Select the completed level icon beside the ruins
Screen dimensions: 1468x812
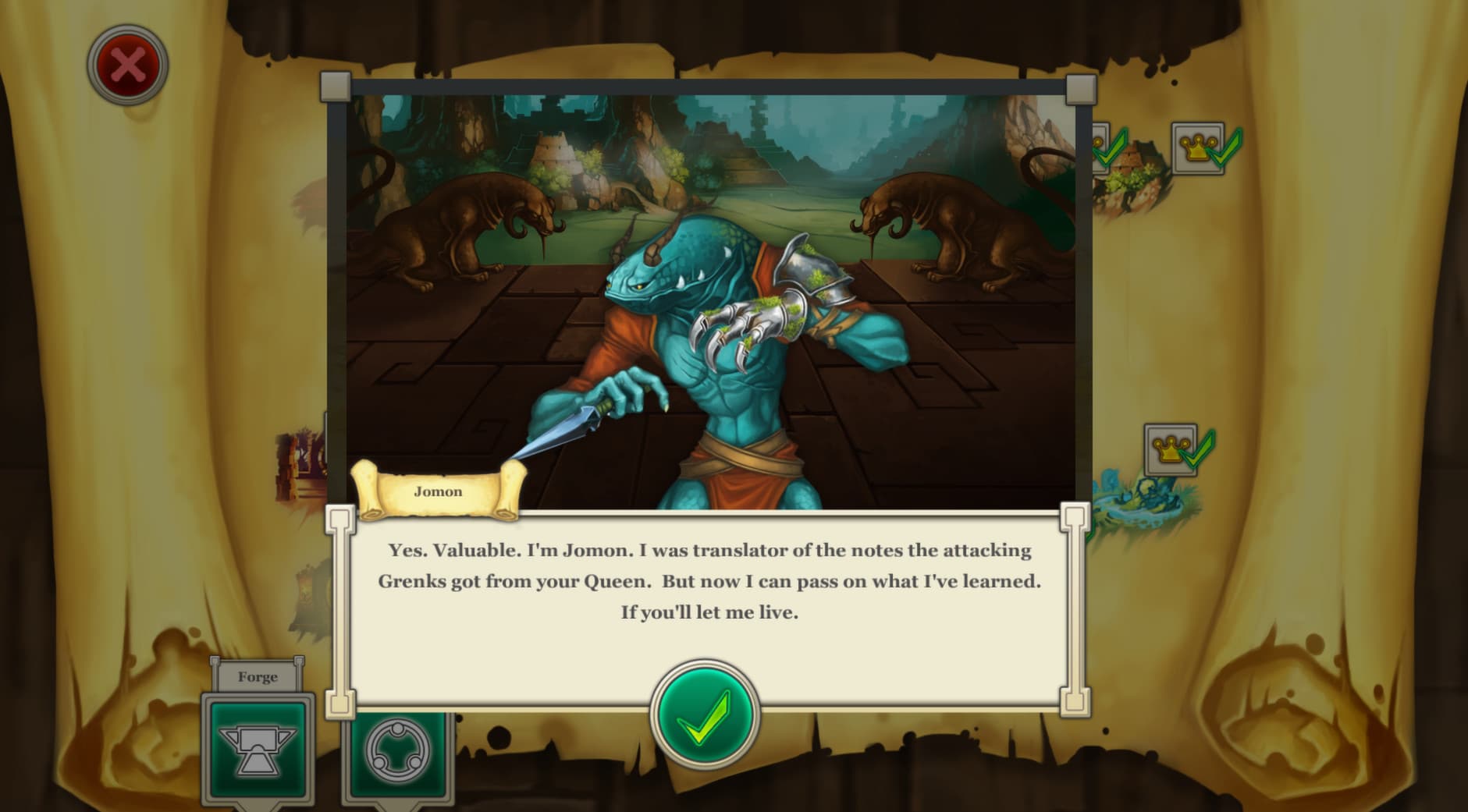[x=1103, y=148]
